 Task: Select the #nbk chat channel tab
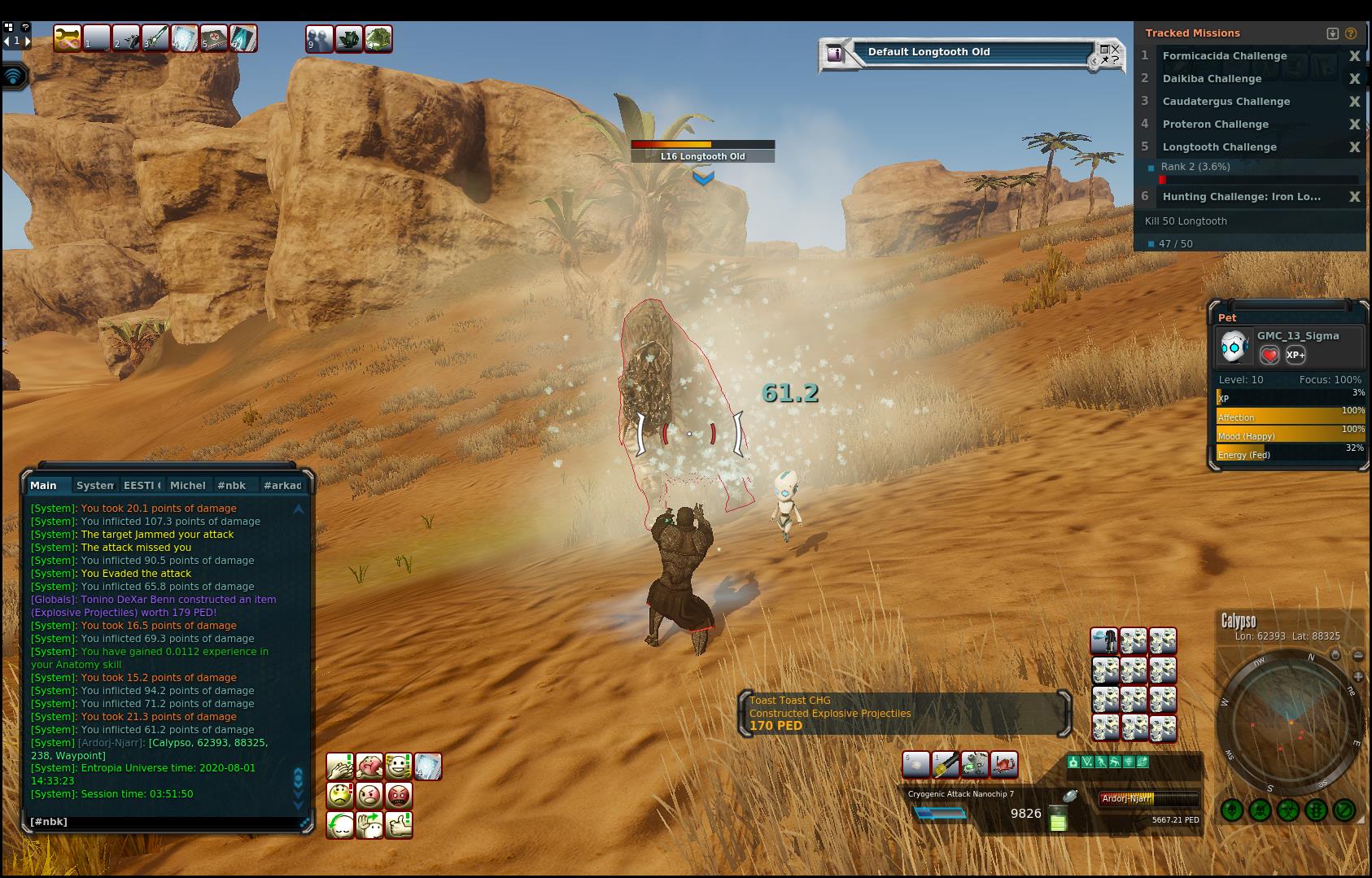tap(231, 485)
